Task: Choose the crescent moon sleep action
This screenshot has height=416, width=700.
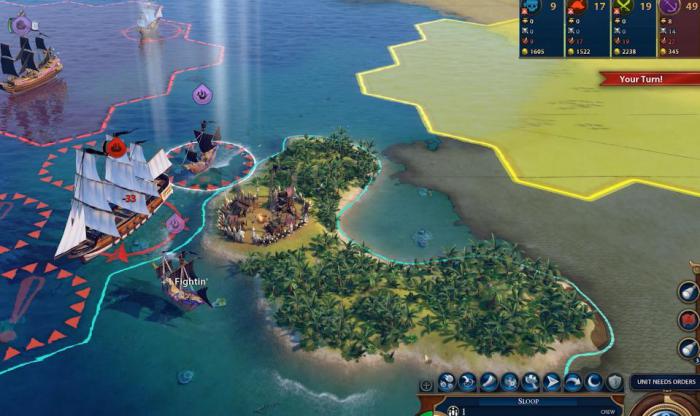Action: pyautogui.click(x=594, y=382)
